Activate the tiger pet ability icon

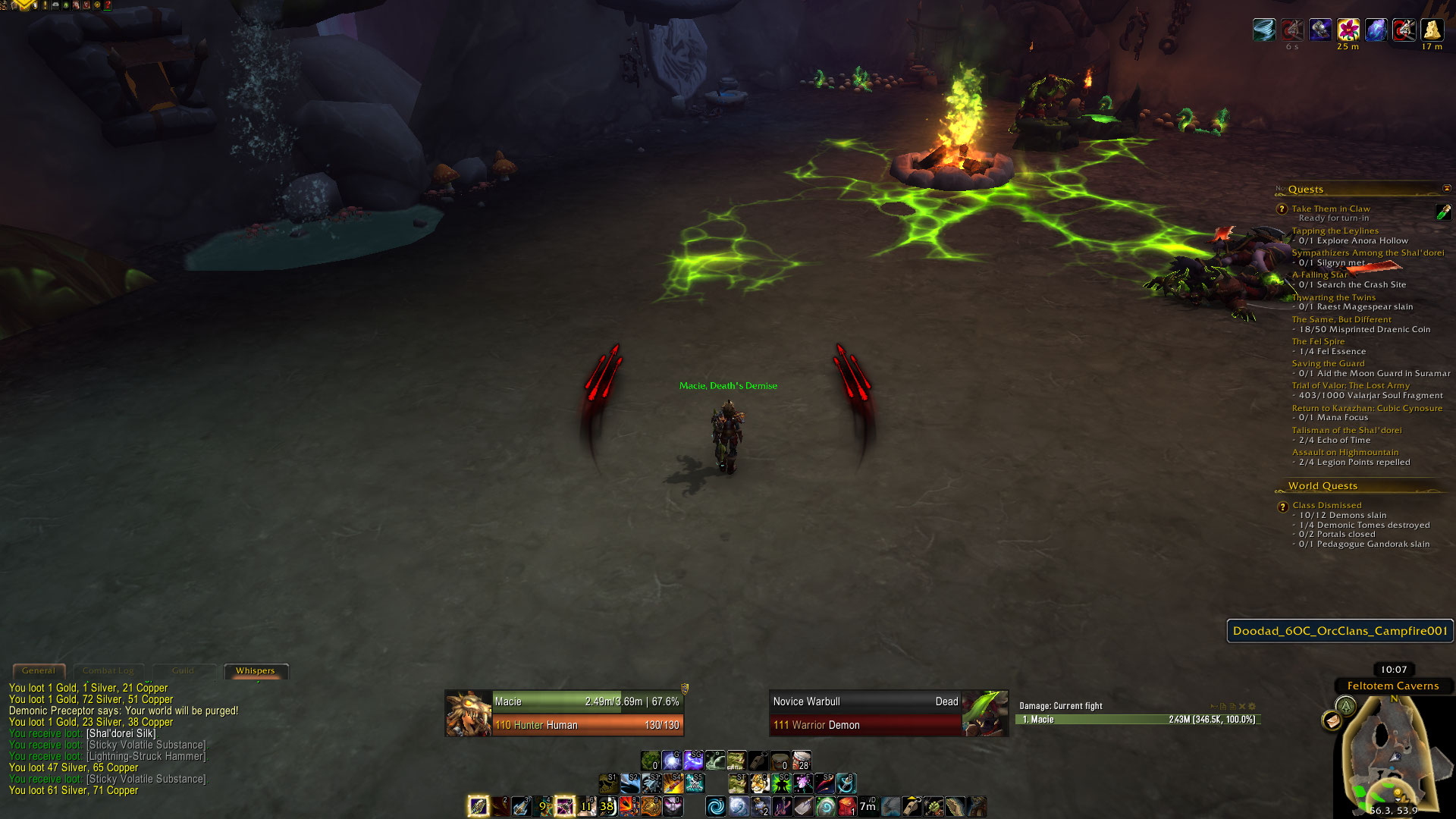[x=759, y=783]
